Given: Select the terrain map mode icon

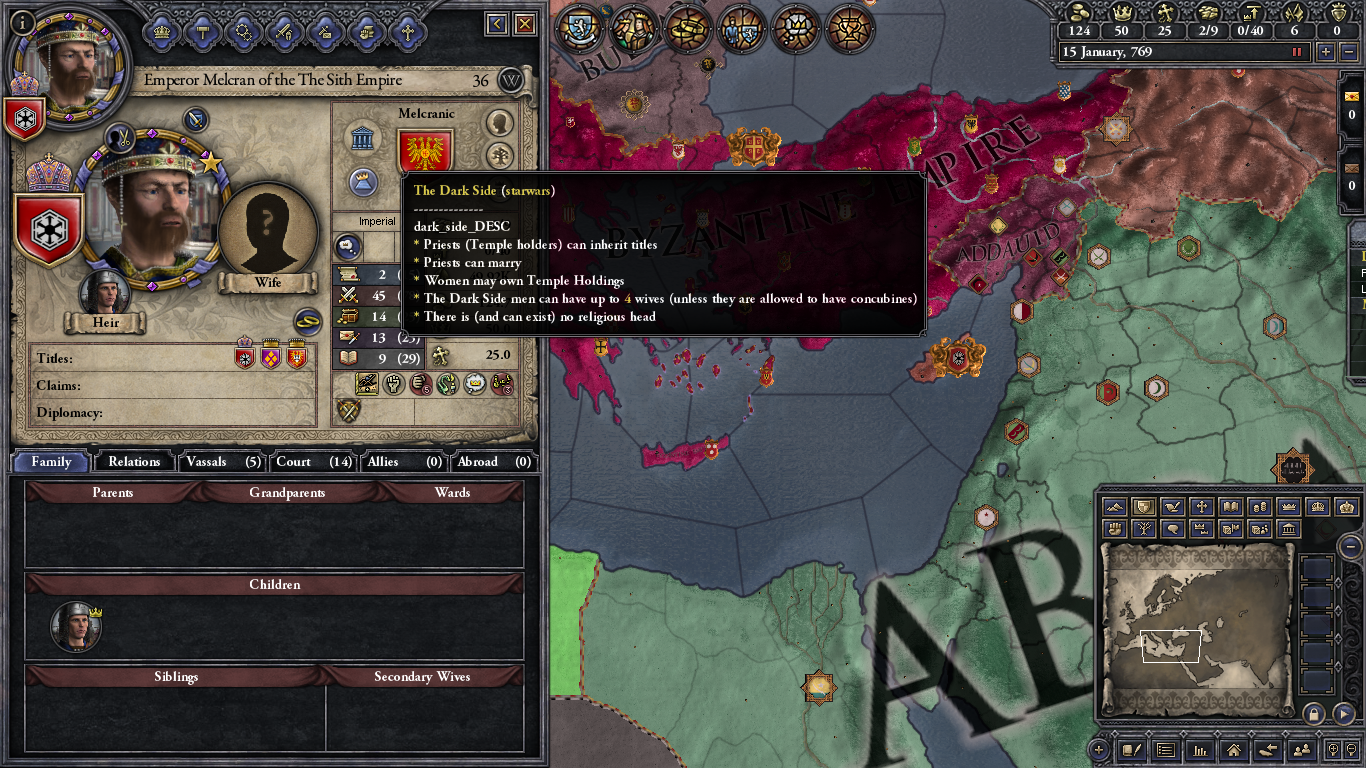Looking at the screenshot, I should click(1114, 506).
